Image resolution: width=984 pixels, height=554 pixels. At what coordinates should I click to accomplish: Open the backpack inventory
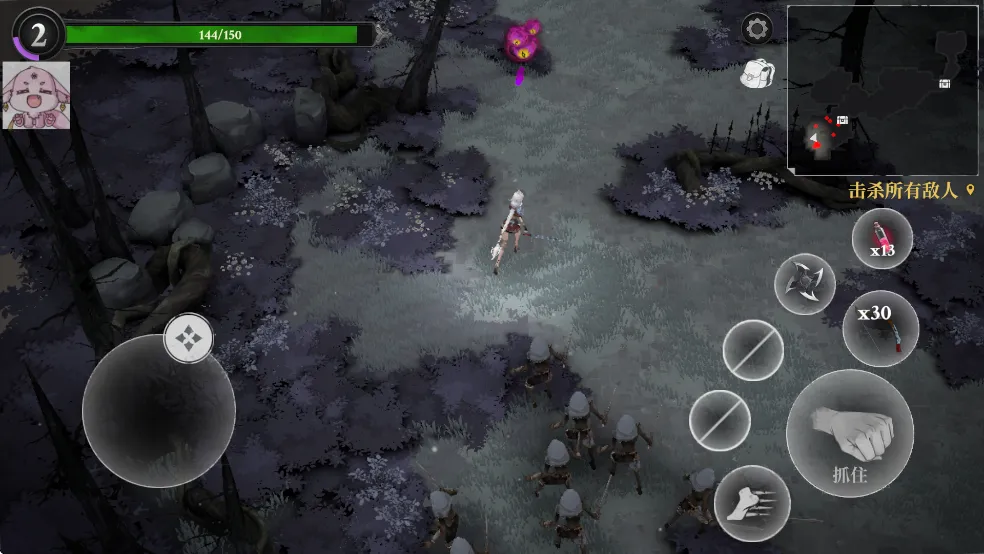[x=756, y=72]
